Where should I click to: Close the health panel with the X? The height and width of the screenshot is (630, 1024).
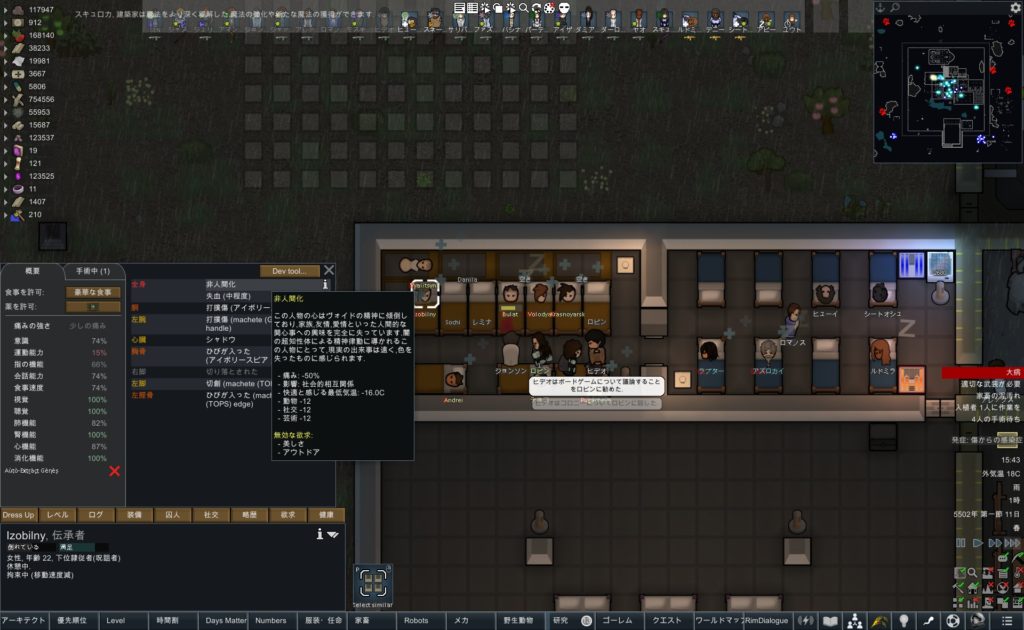(x=328, y=271)
